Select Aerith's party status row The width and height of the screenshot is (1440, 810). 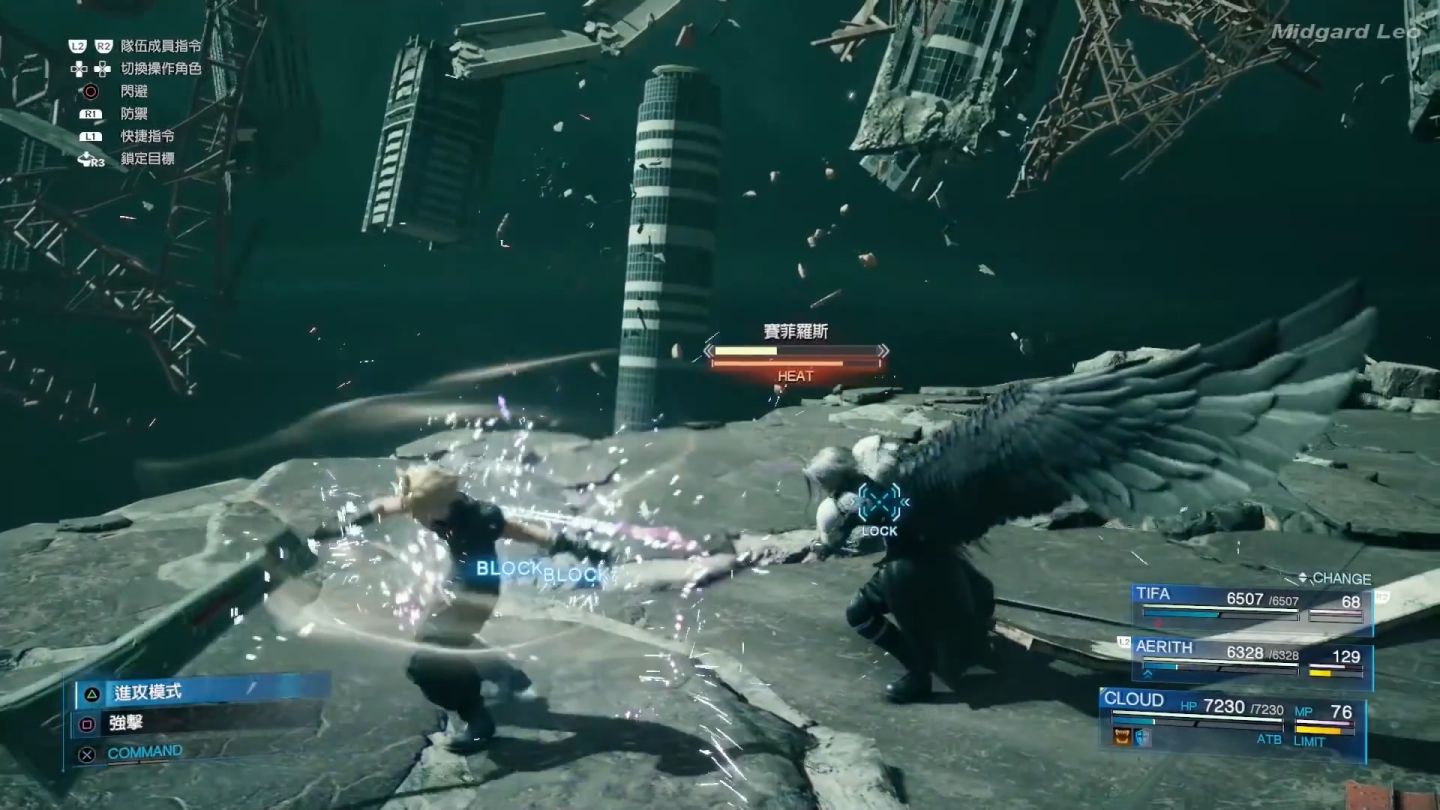1251,658
